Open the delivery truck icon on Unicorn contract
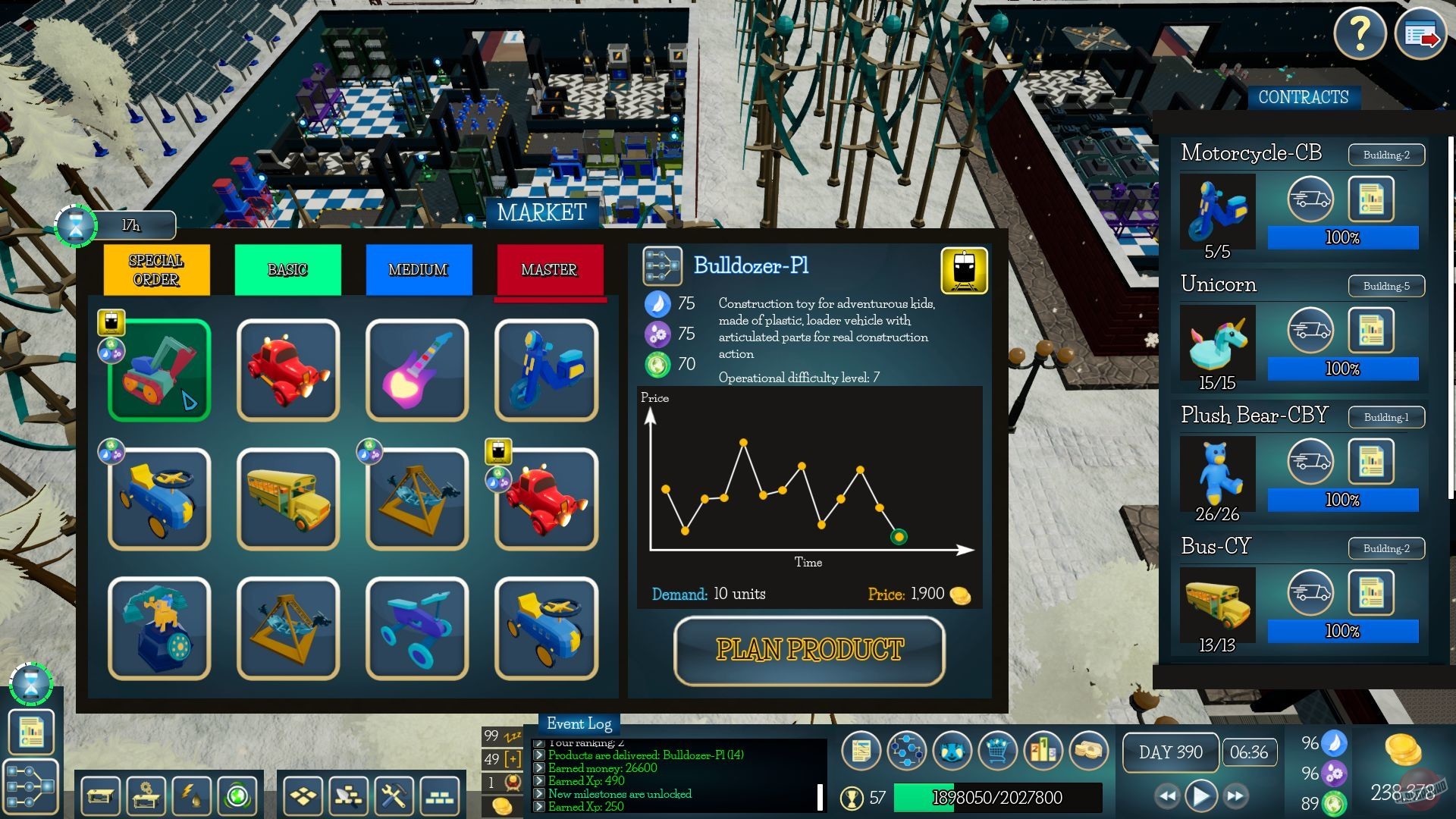The width and height of the screenshot is (1456, 819). coord(1310,330)
